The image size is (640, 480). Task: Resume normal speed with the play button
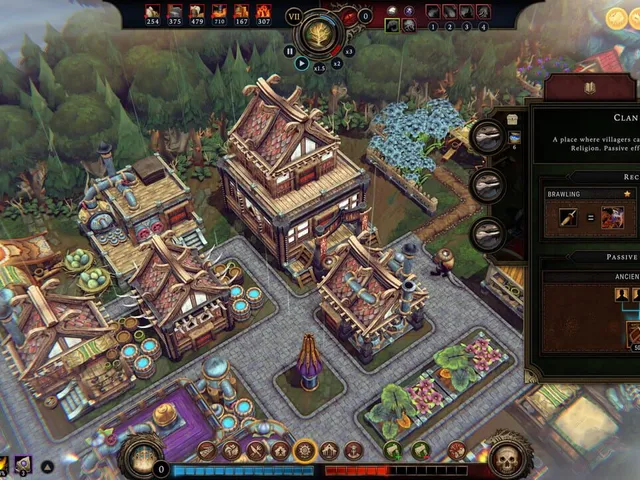pos(302,63)
